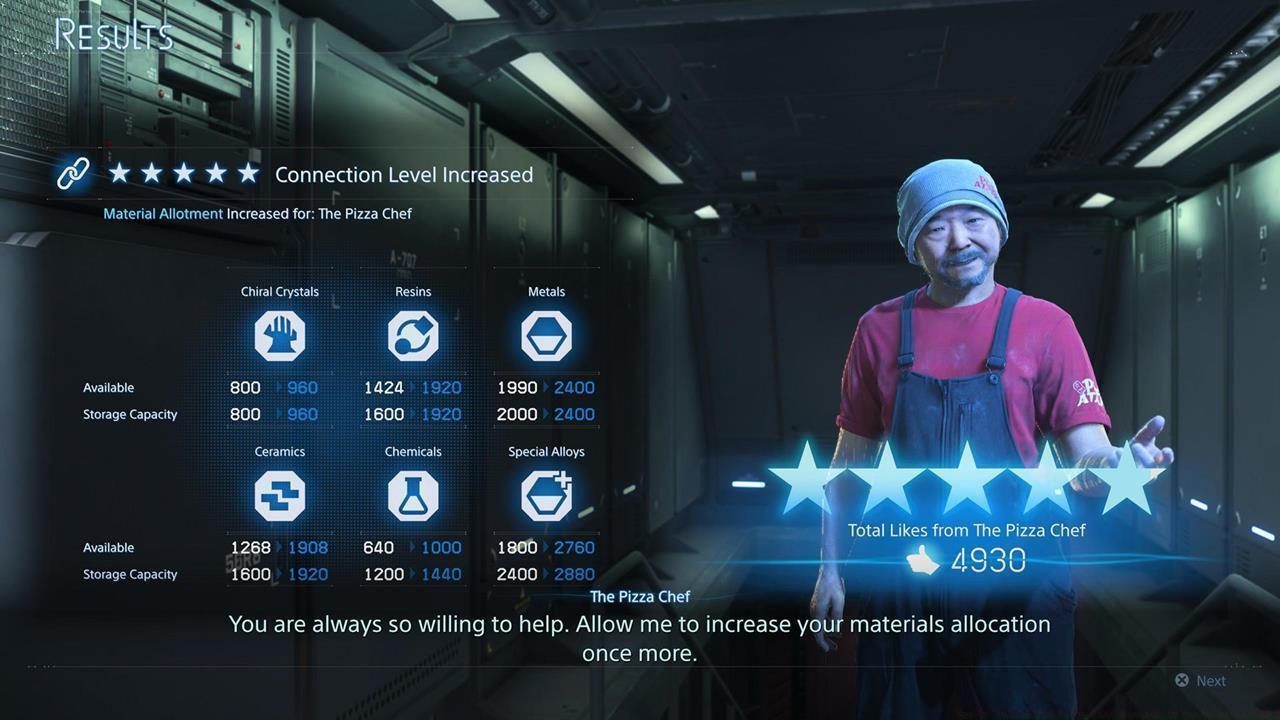
Task: Select the Chiral Crystals material icon
Action: tap(280, 335)
